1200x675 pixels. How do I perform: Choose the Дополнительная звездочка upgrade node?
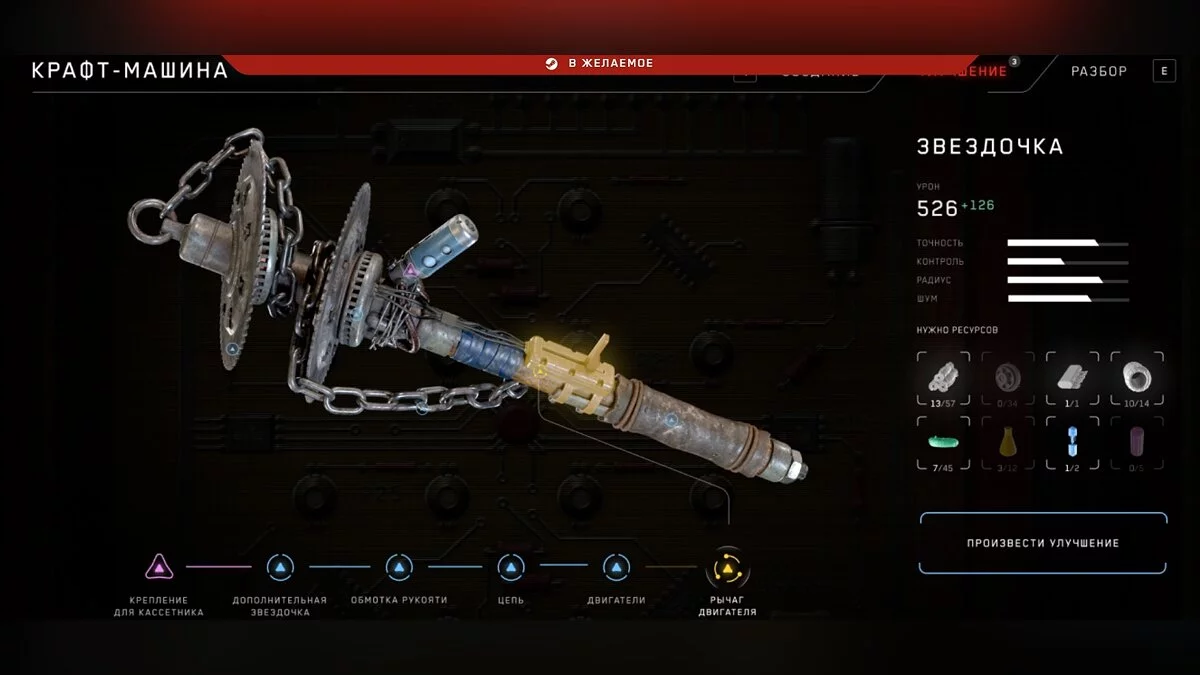[280, 568]
